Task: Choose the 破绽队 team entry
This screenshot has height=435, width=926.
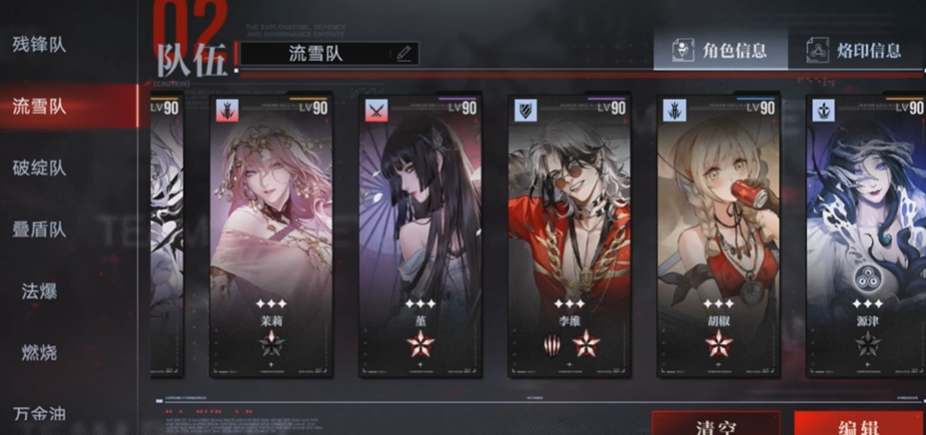Action: tap(40, 168)
